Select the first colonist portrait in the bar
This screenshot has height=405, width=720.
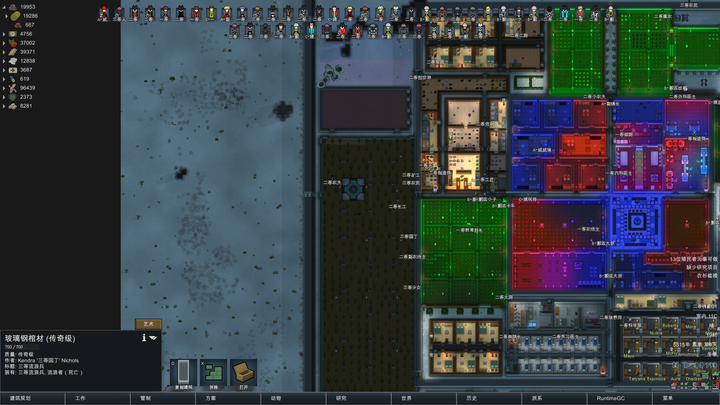pyautogui.click(x=103, y=13)
